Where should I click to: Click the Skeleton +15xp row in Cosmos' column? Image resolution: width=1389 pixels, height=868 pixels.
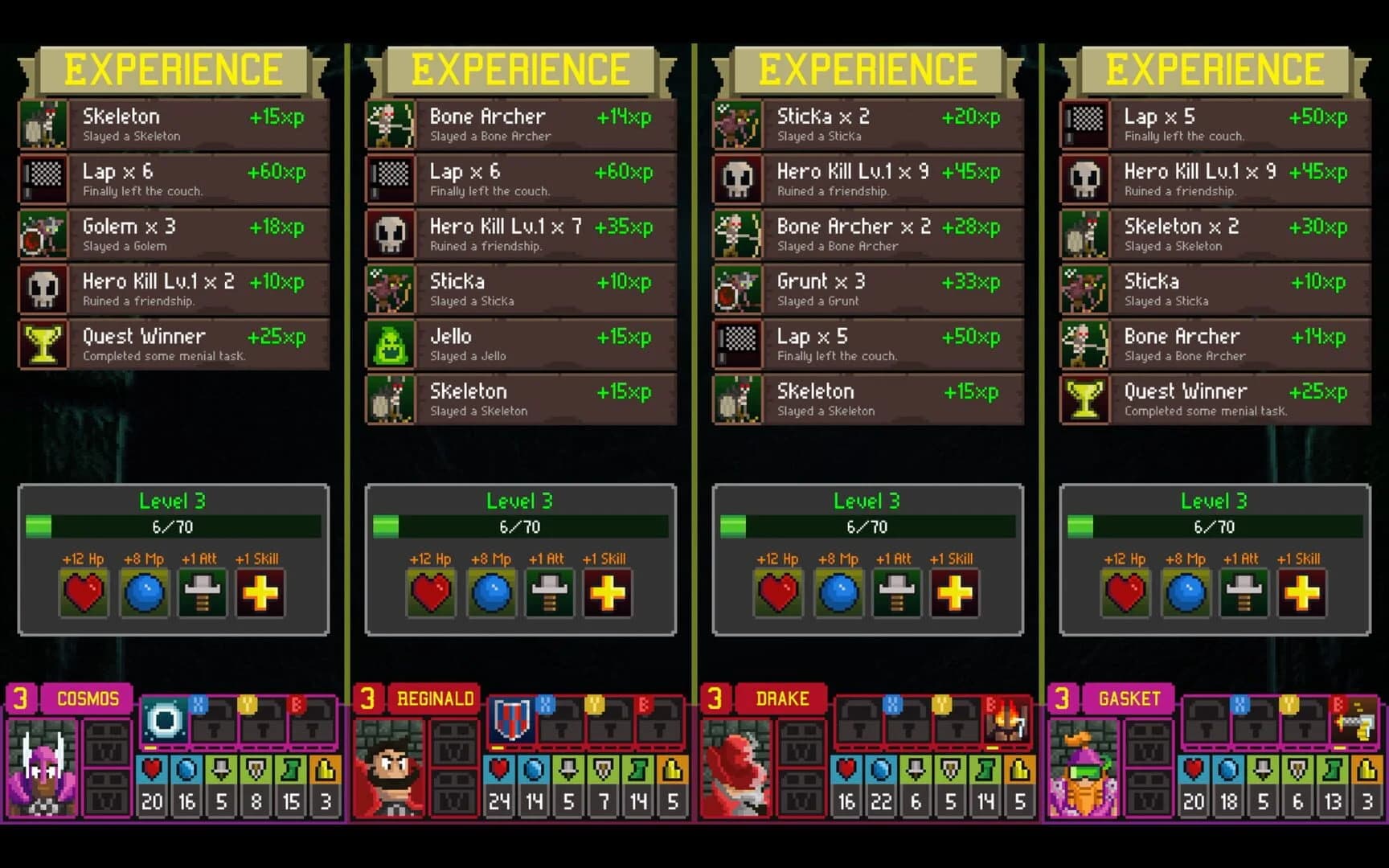tap(173, 124)
